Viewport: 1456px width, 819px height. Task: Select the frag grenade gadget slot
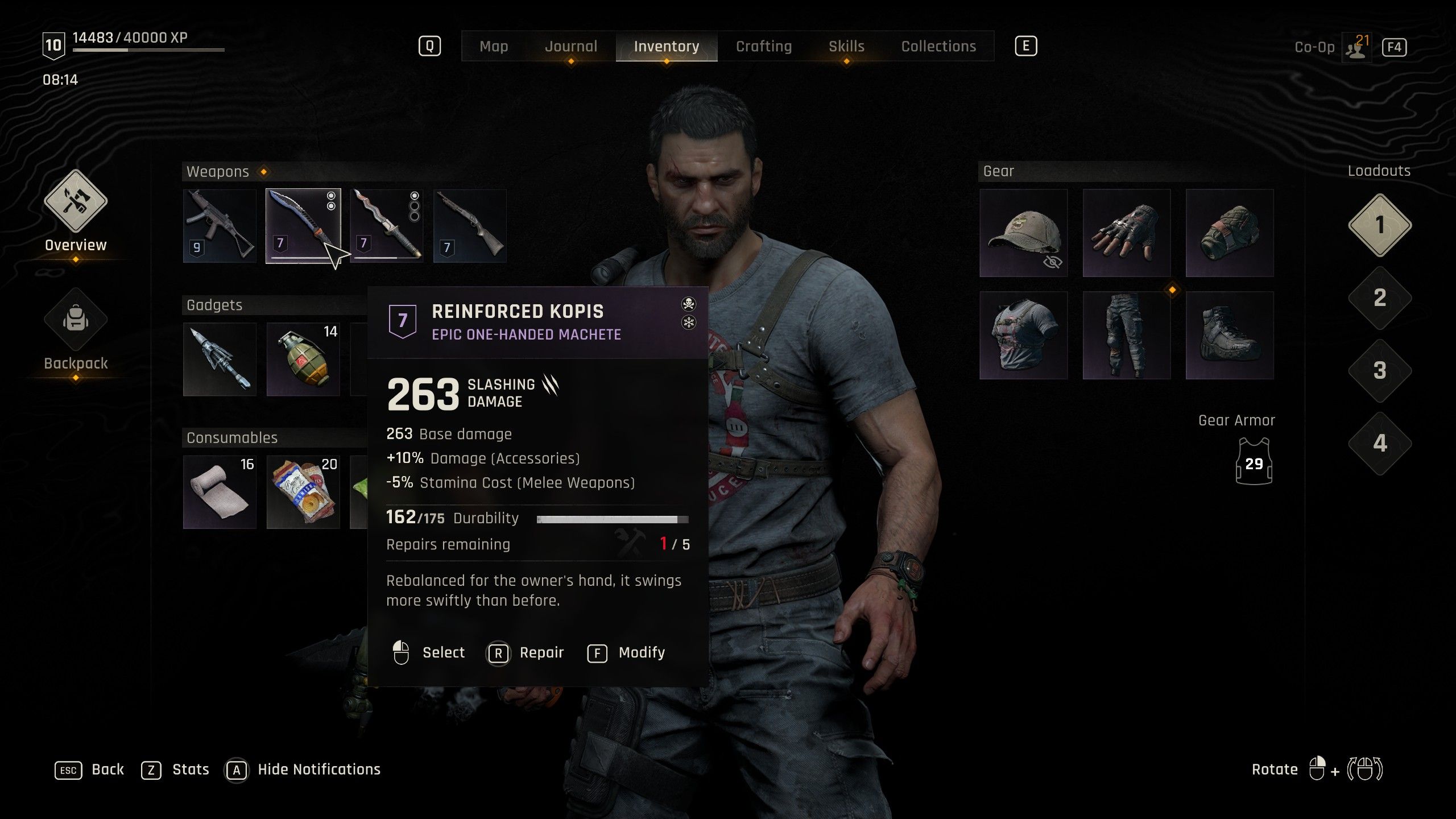(x=303, y=359)
